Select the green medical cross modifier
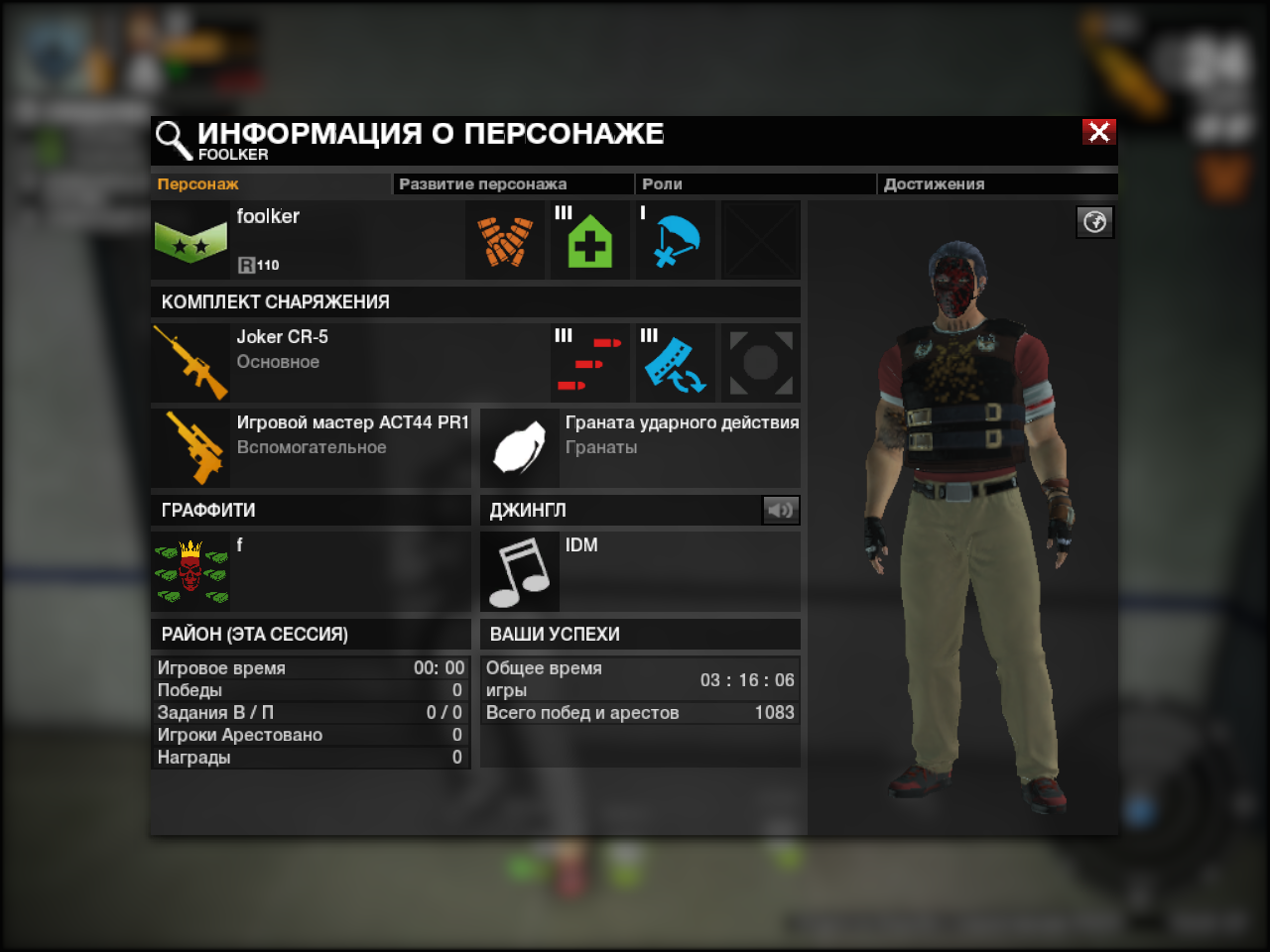1270x952 pixels. click(x=589, y=241)
